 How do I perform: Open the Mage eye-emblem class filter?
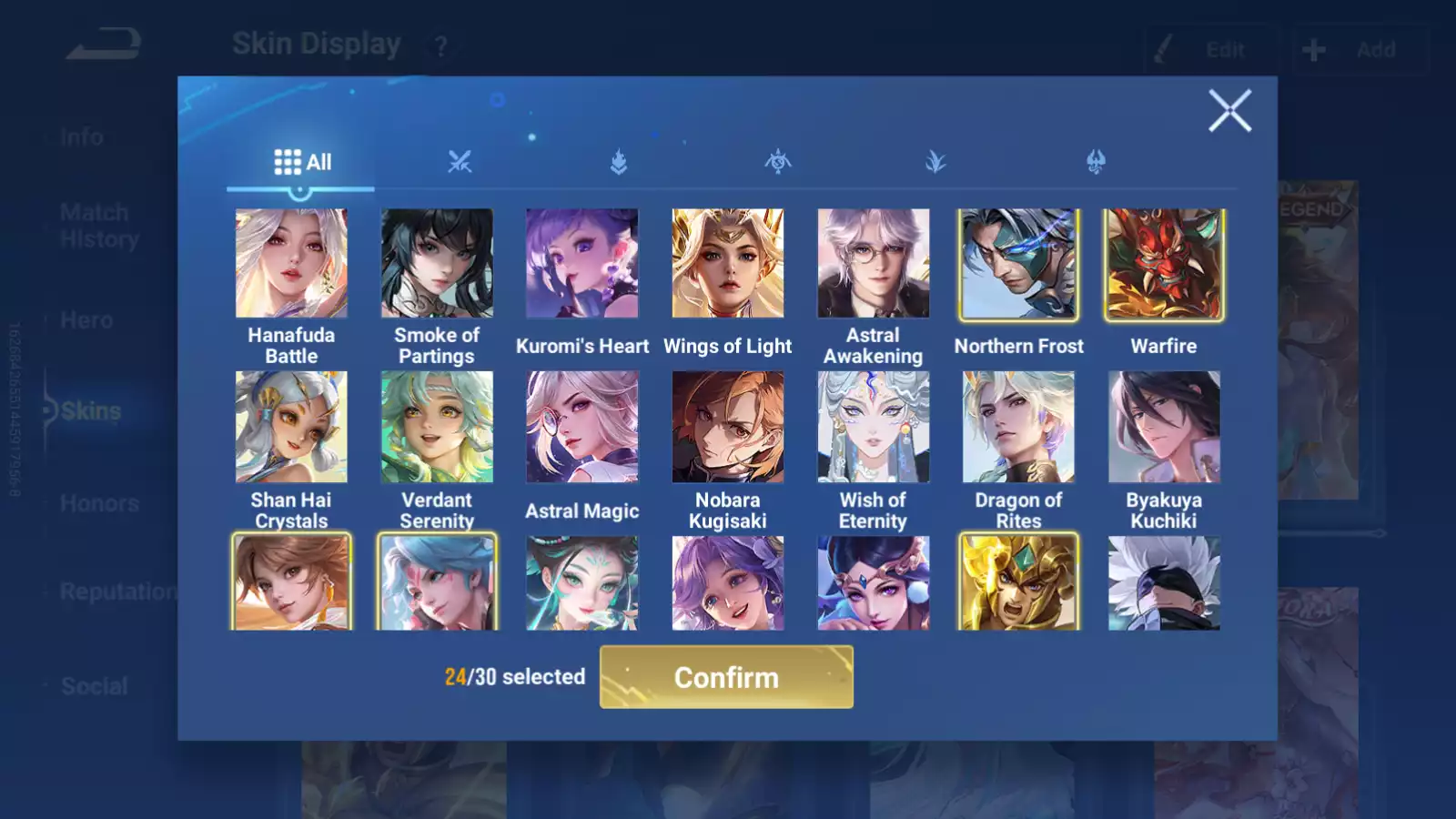coord(780,161)
